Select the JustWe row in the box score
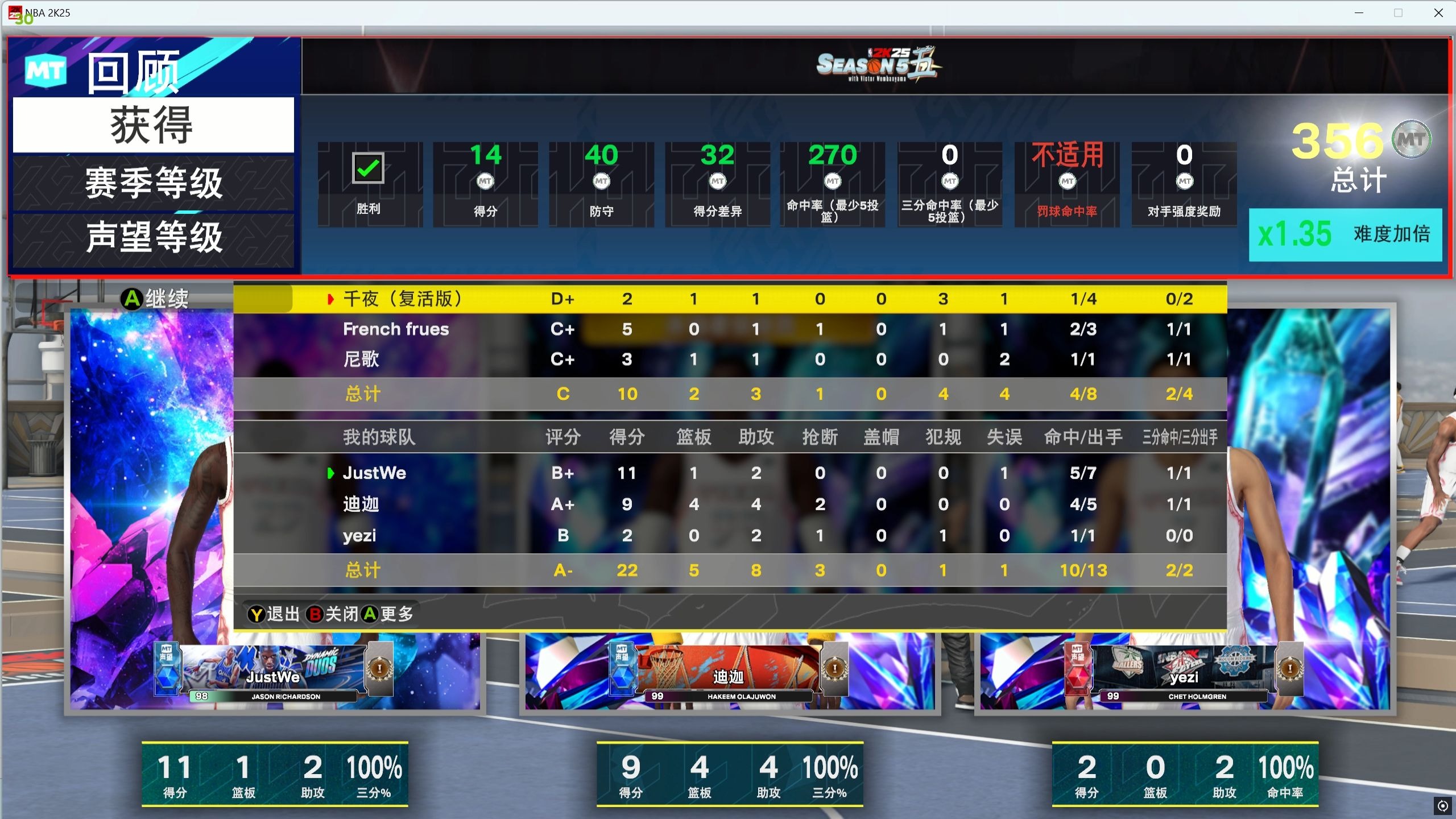This screenshot has width=1456, height=819. click(x=375, y=473)
